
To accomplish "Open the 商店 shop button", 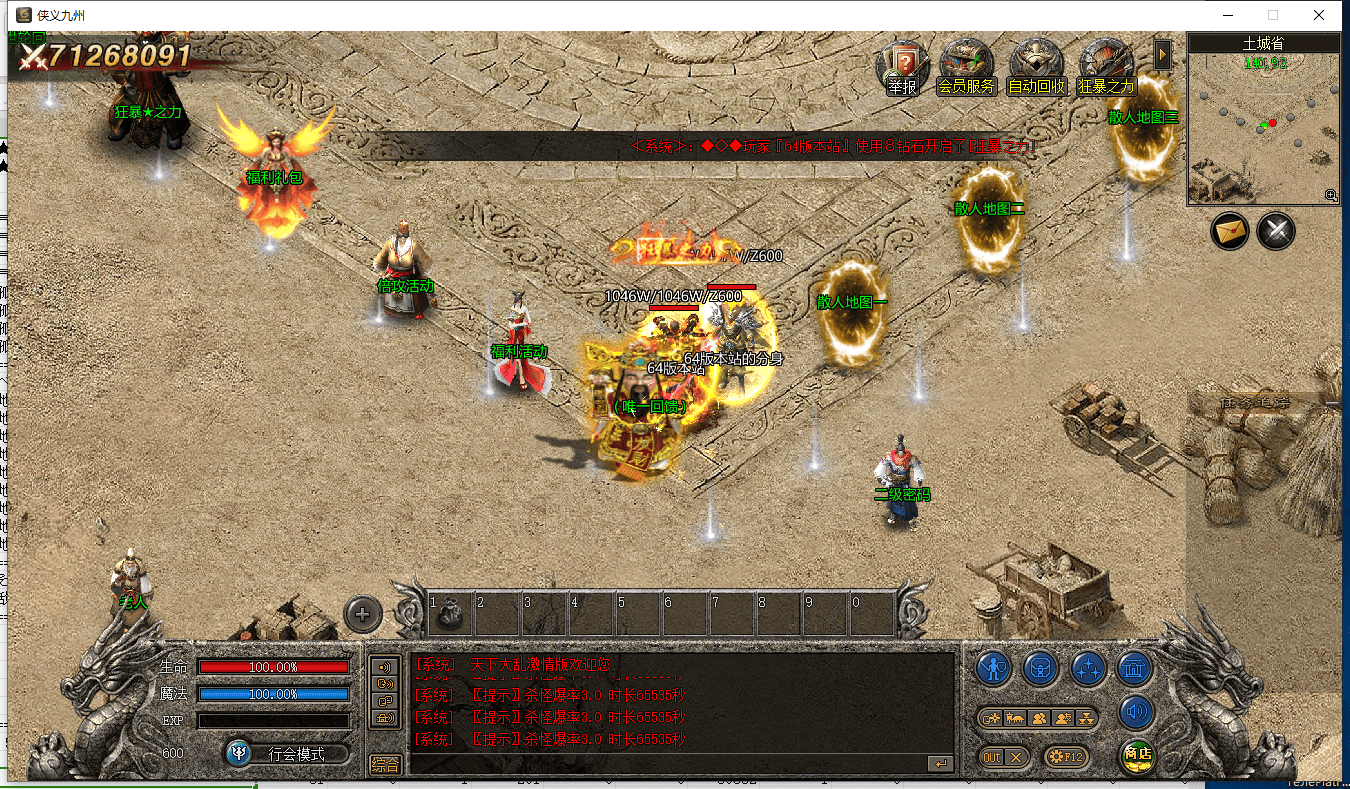I will tap(1136, 755).
